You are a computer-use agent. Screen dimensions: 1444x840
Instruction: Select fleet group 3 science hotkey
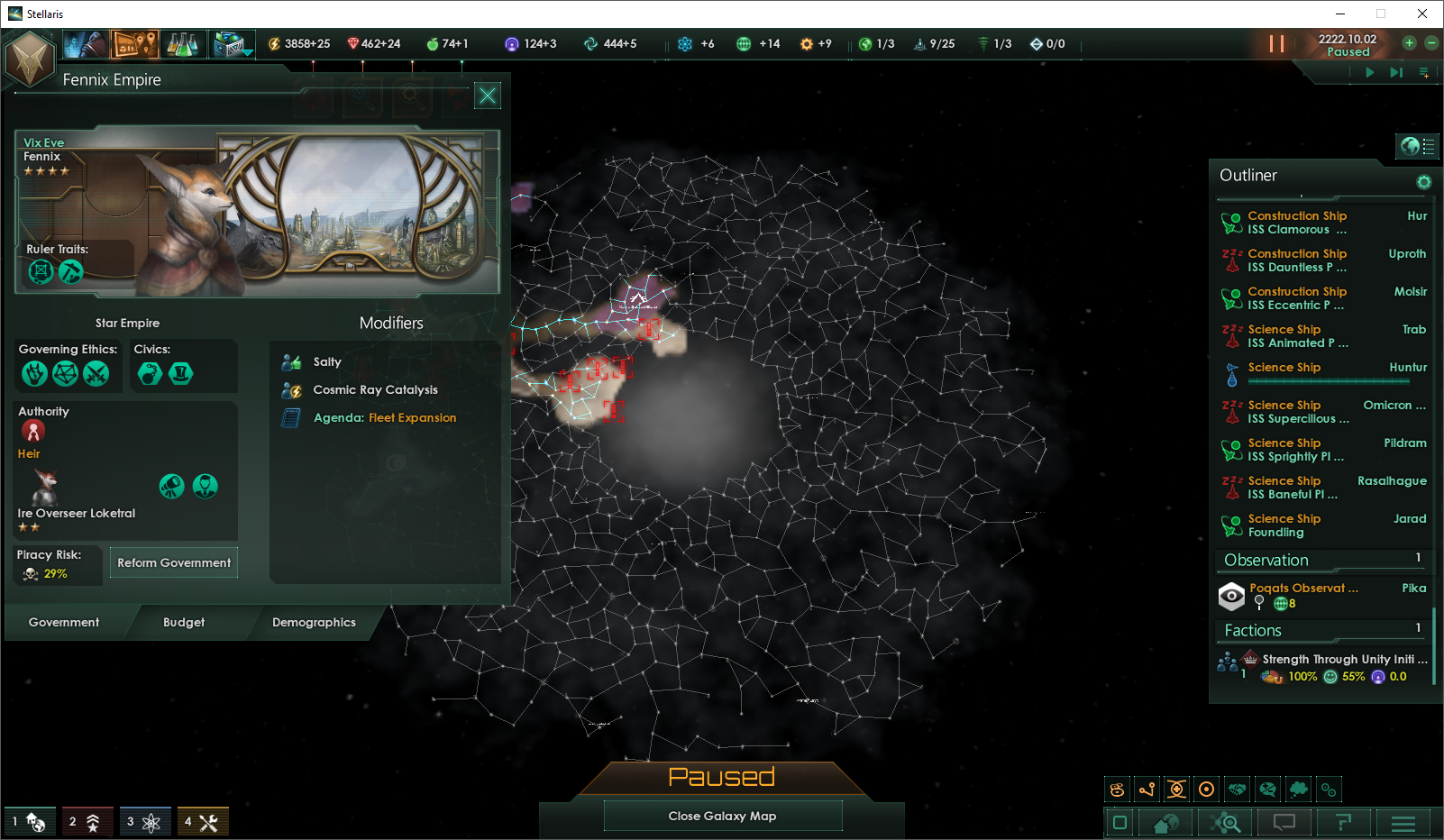click(143, 821)
